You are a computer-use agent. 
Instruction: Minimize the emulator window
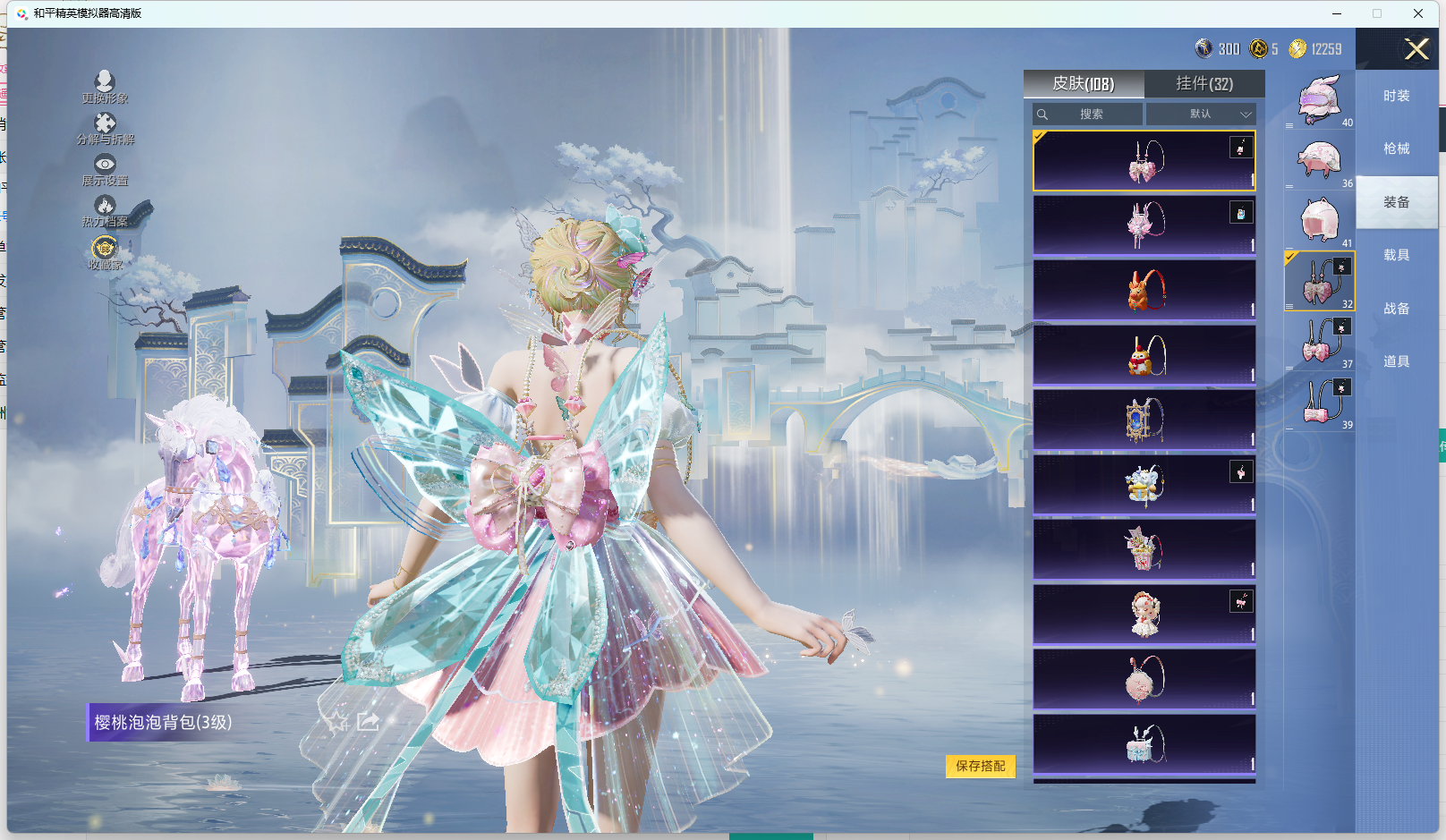point(1337,13)
